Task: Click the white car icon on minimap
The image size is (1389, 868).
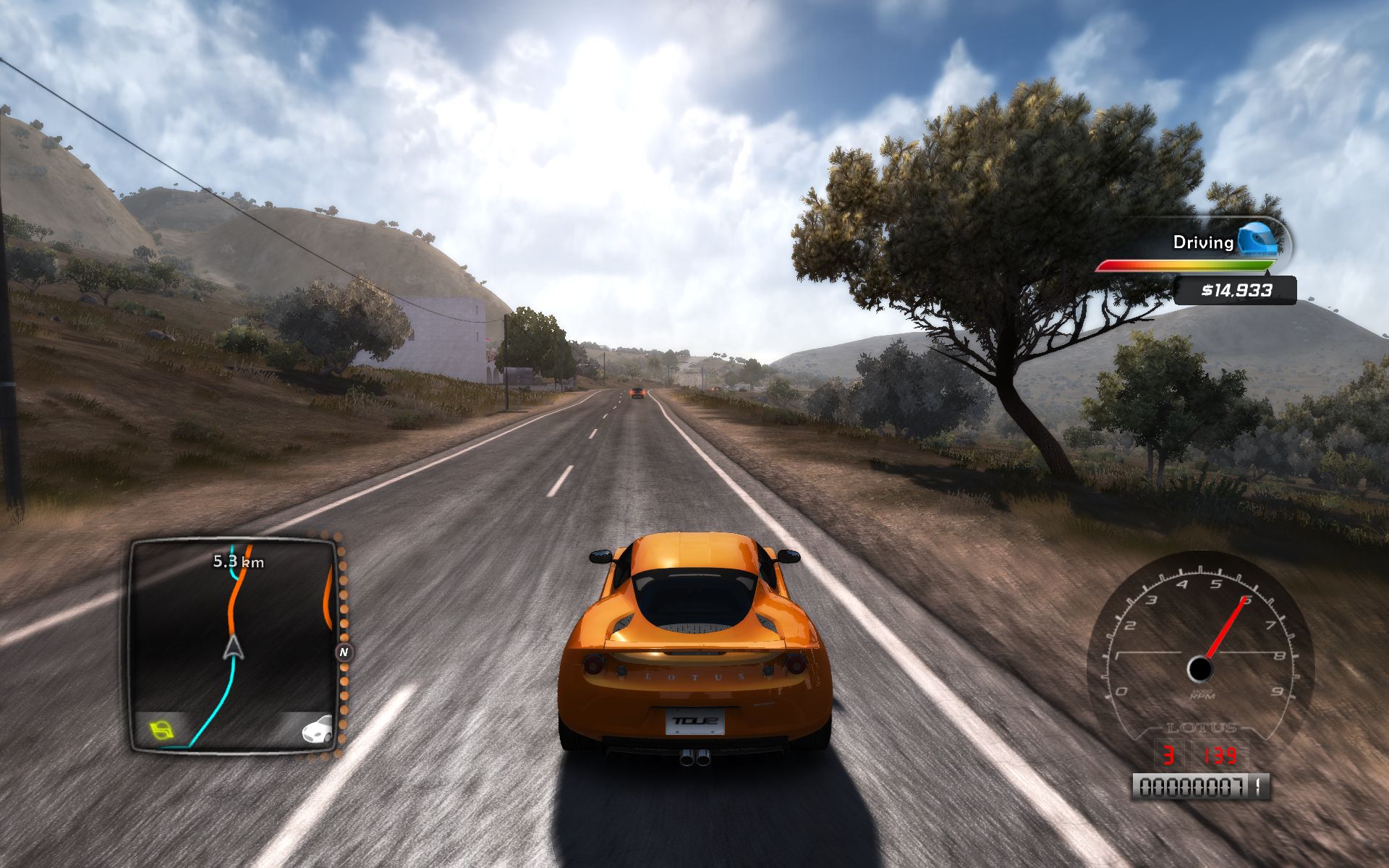Action: pyautogui.click(x=317, y=729)
